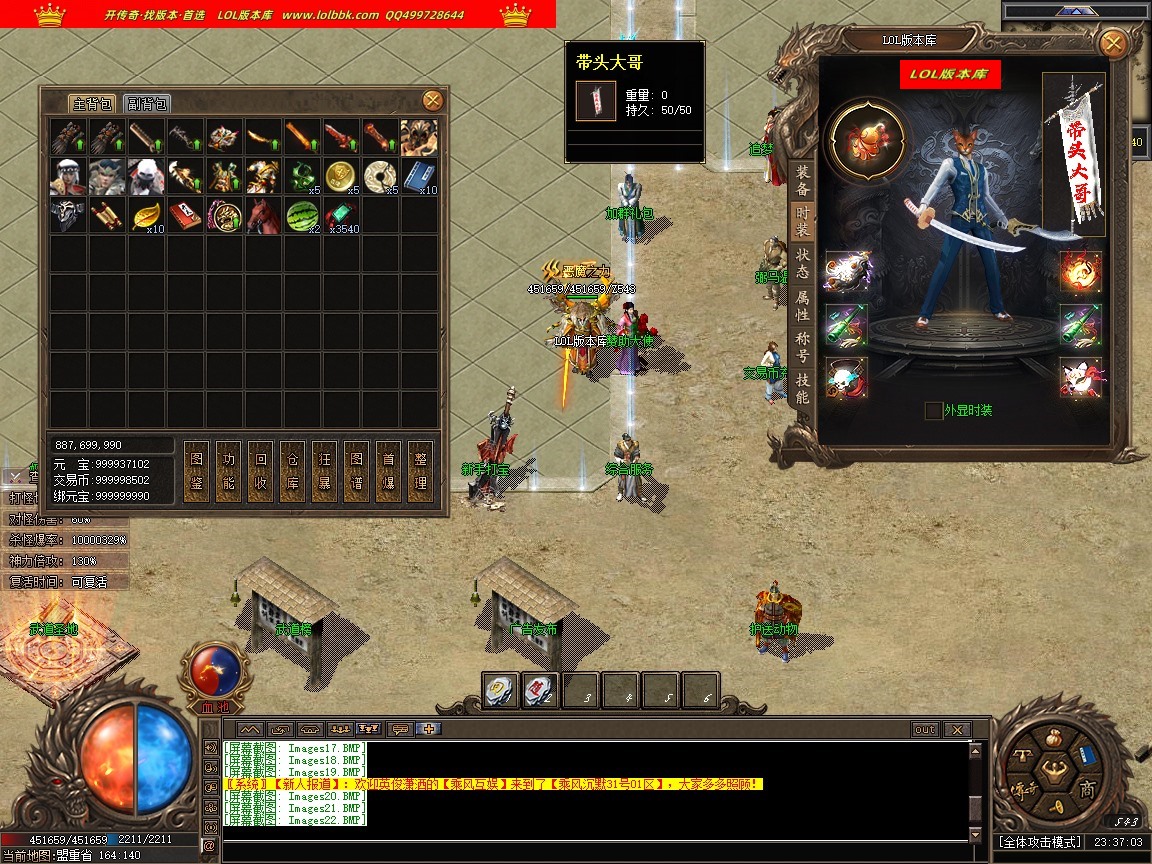Close the chat window with X

pyautogui.click(x=957, y=730)
